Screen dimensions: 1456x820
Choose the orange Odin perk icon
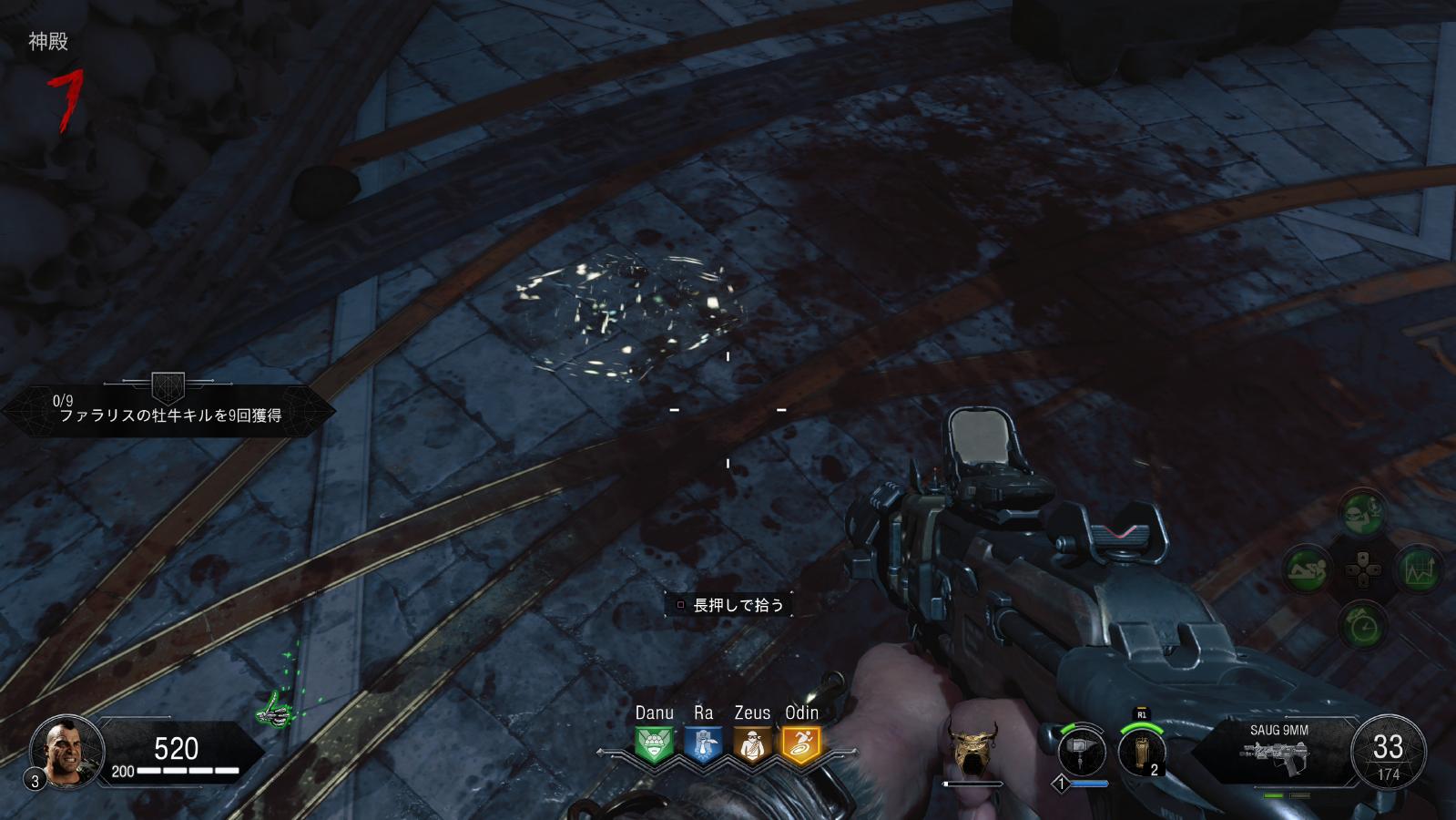point(801,744)
